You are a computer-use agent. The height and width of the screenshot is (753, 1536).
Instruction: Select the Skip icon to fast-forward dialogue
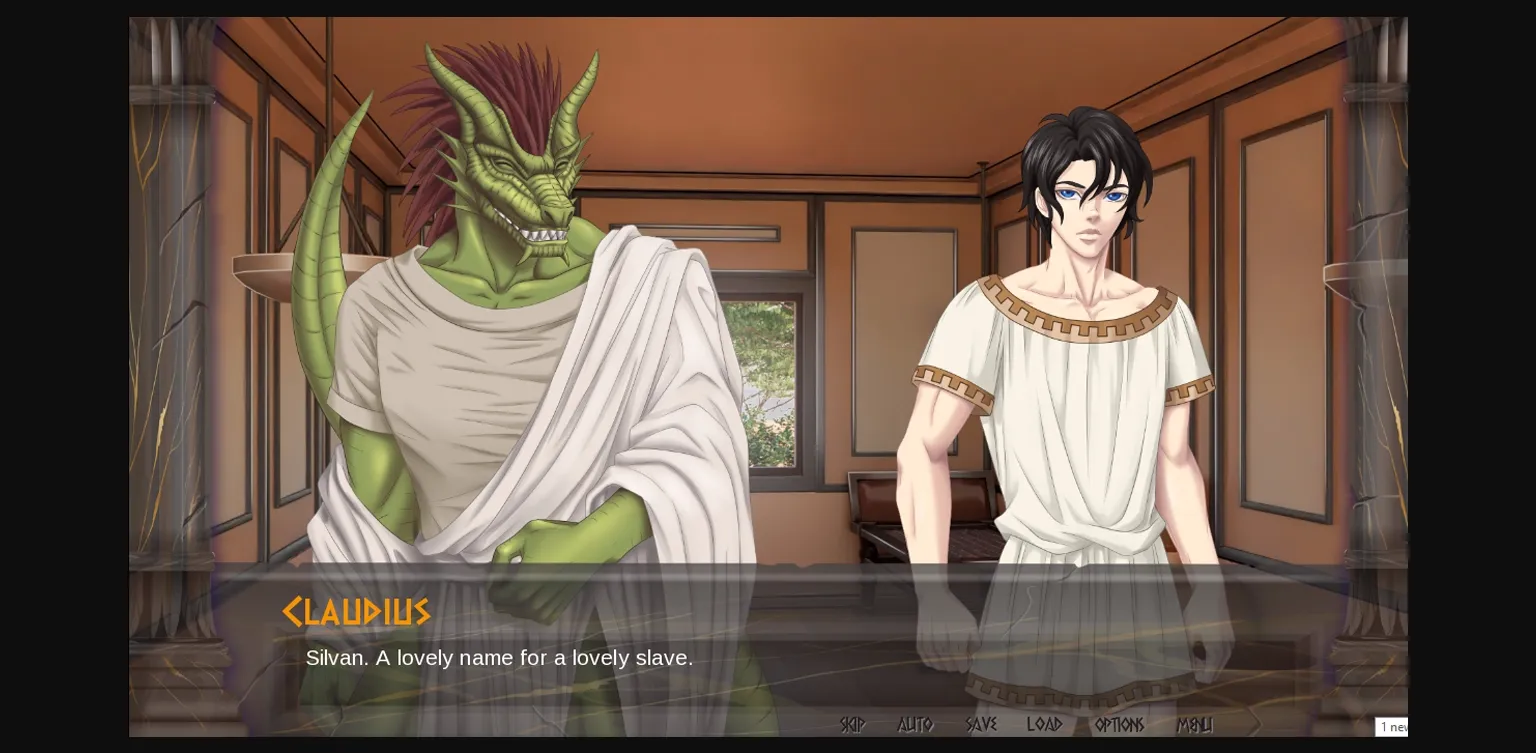click(x=852, y=725)
